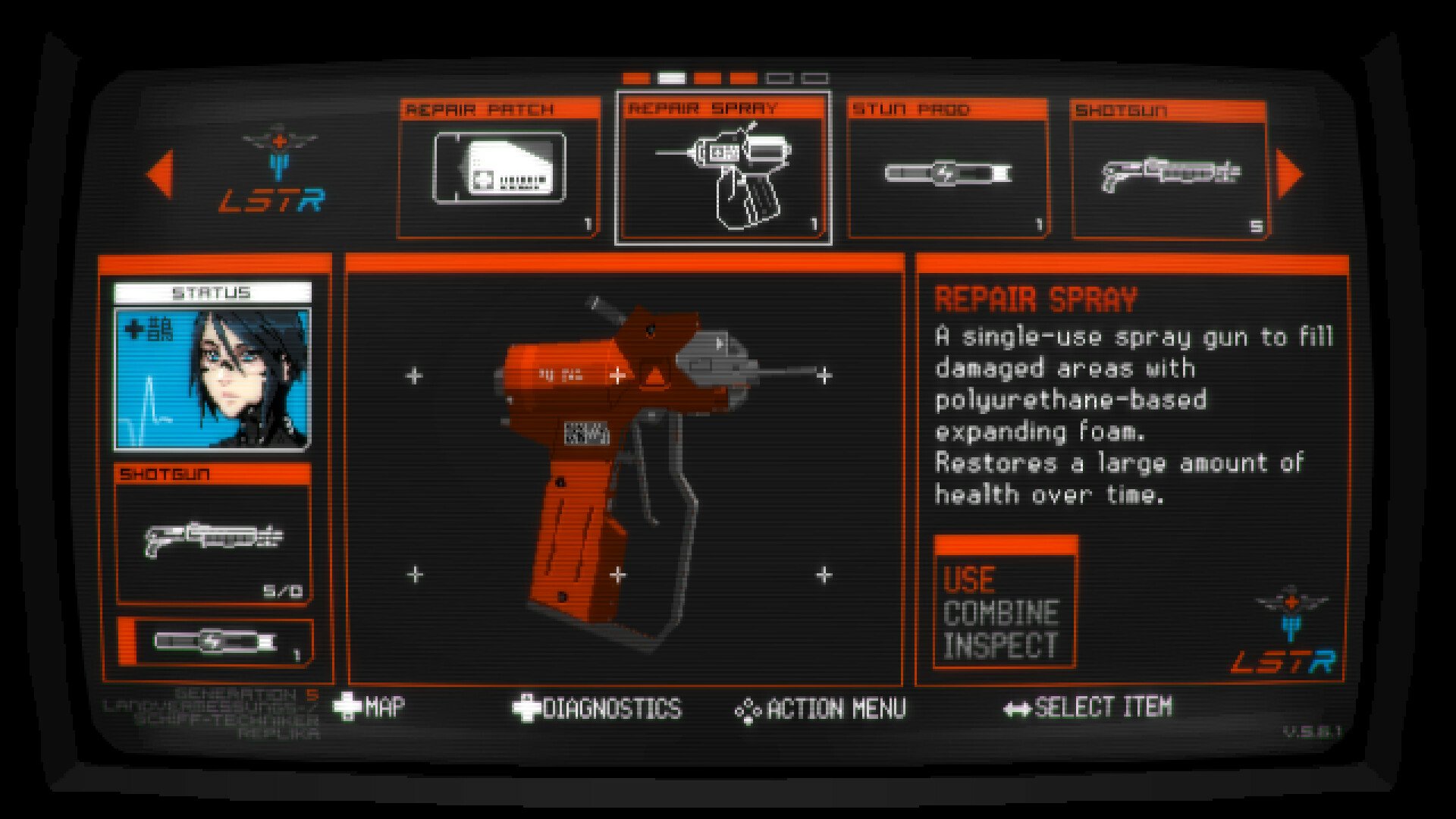Select the Shotgun item icon

point(1172,172)
